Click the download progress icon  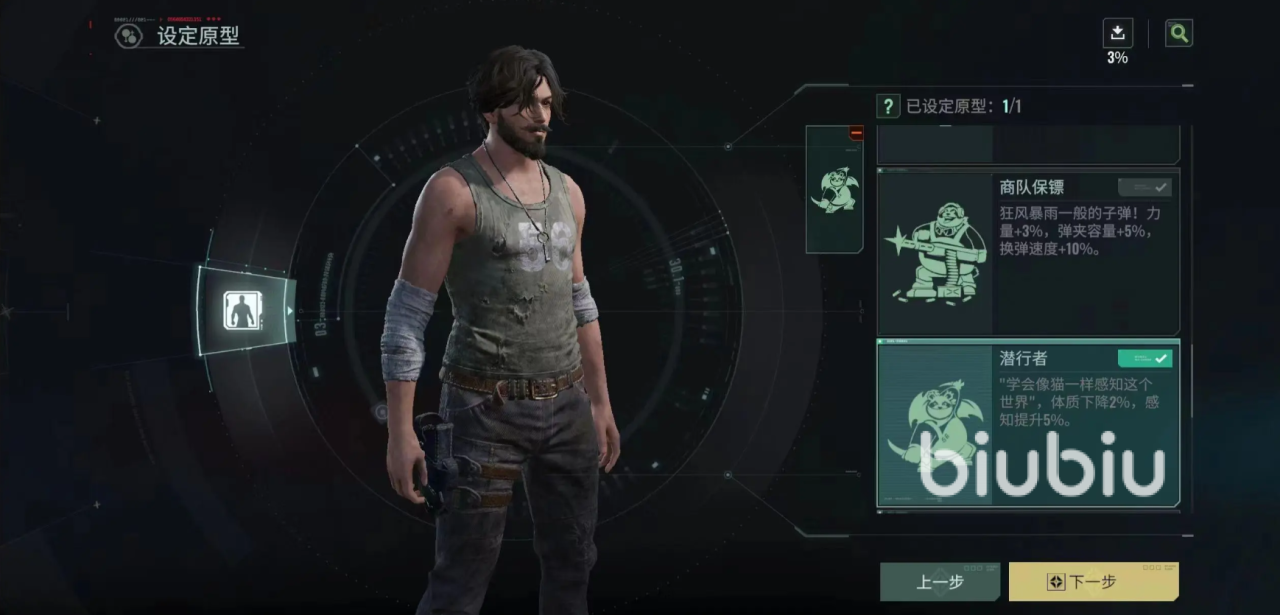[1117, 34]
